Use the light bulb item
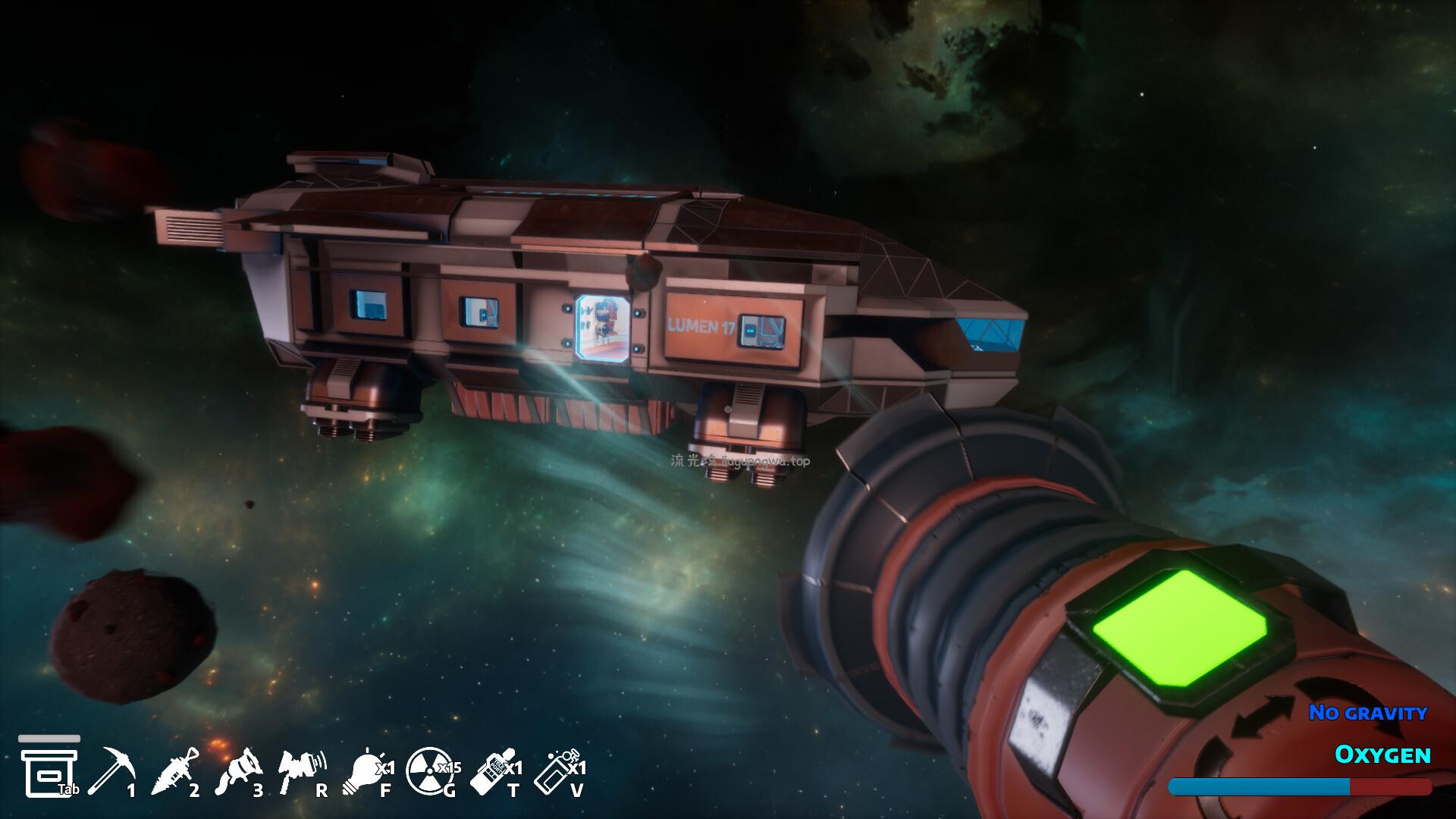This screenshot has width=1456, height=819. point(366,770)
